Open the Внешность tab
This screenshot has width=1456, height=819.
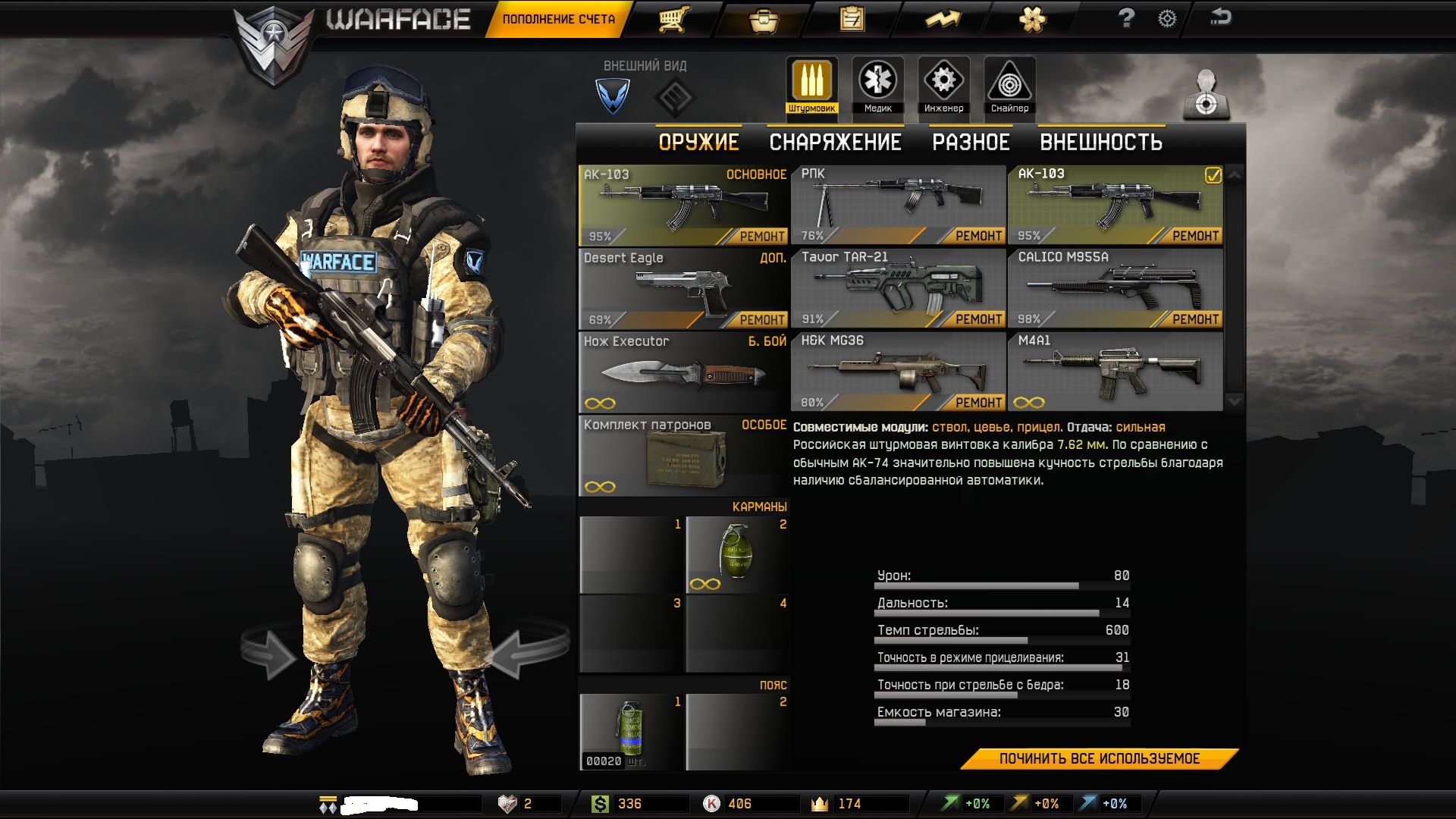pyautogui.click(x=1100, y=143)
